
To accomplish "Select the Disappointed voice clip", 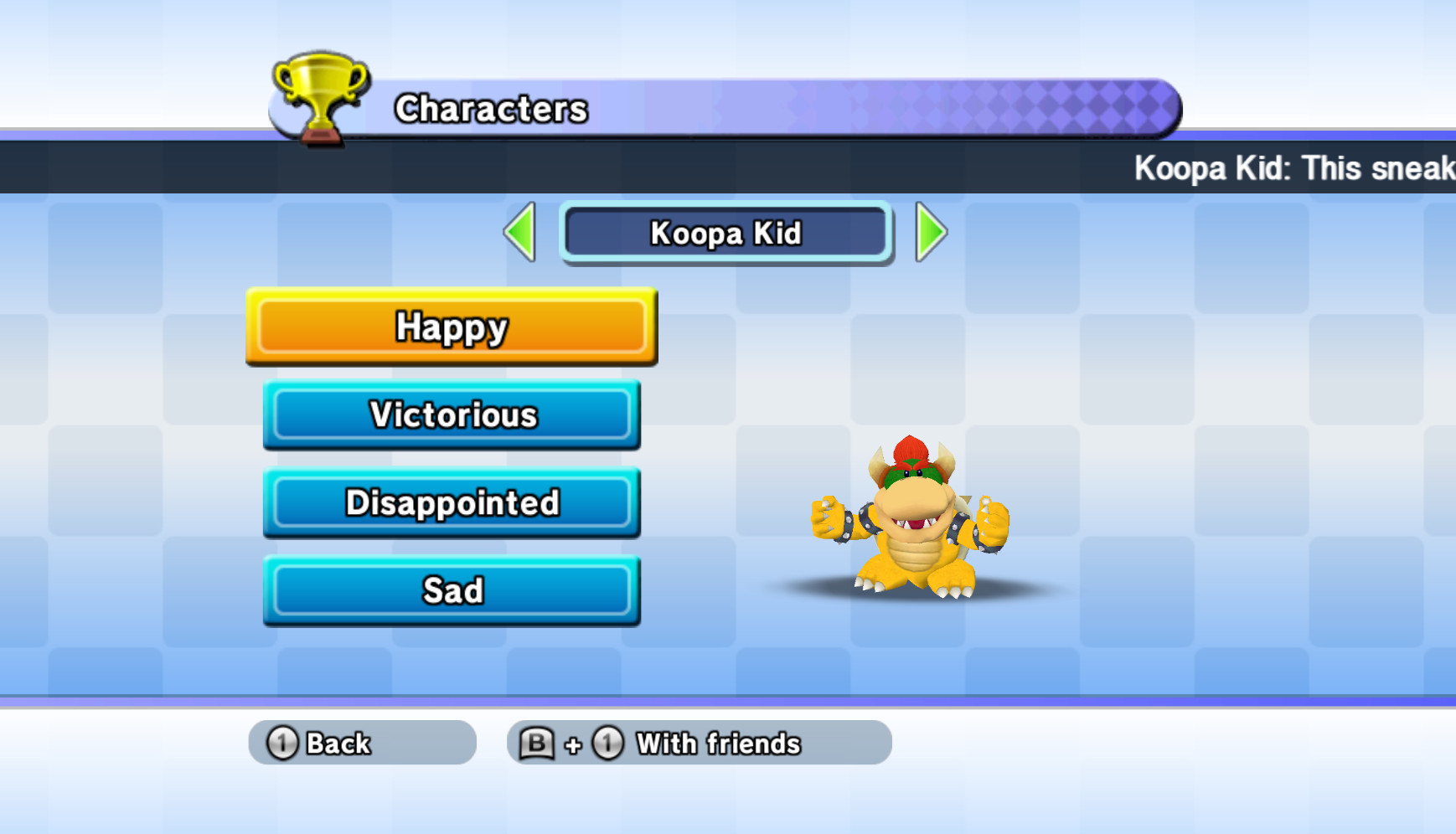I will pos(452,503).
